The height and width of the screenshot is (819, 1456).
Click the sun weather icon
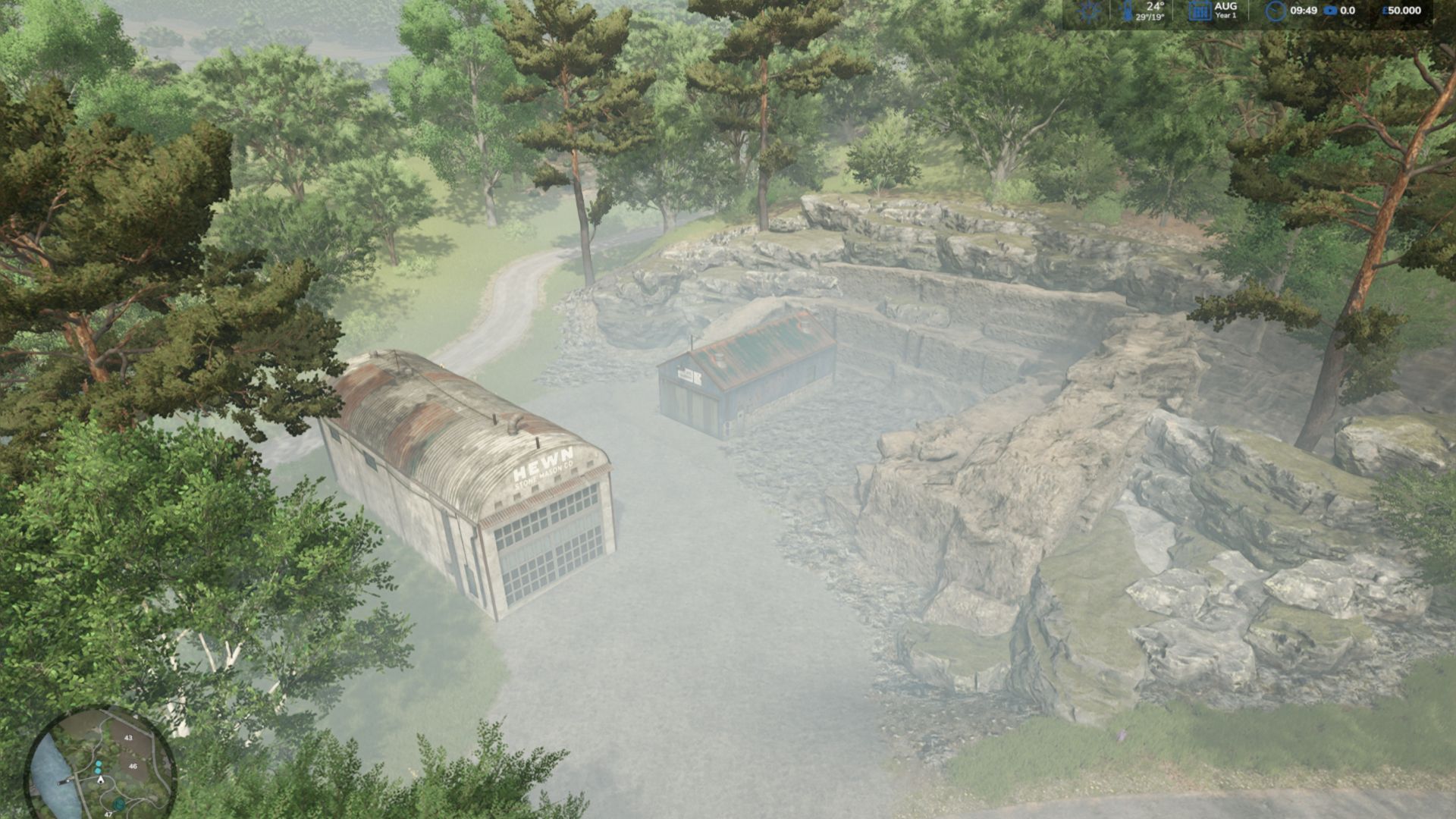pyautogui.click(x=1090, y=11)
